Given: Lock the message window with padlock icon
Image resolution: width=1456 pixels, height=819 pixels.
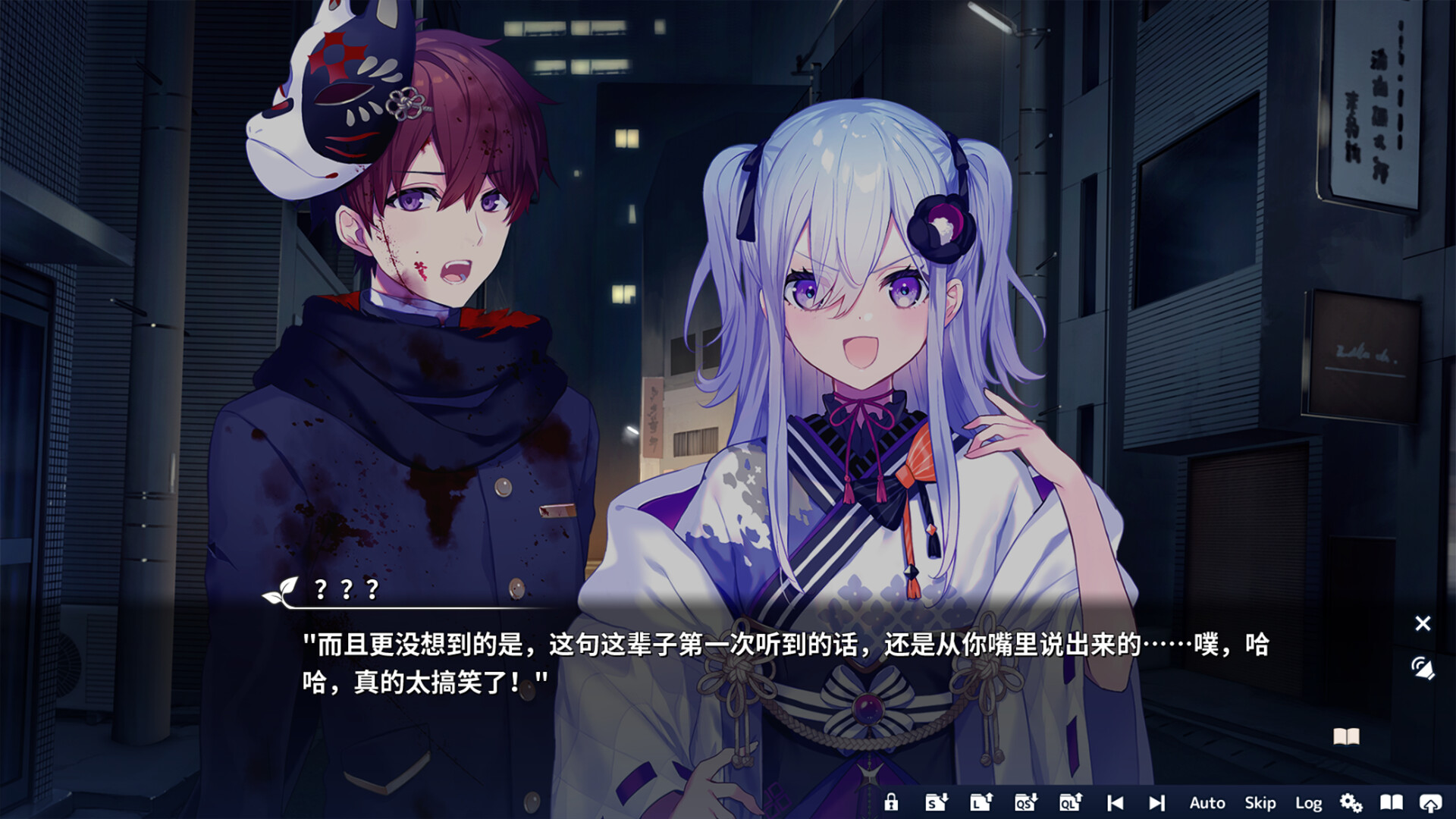Looking at the screenshot, I should pyautogui.click(x=893, y=802).
